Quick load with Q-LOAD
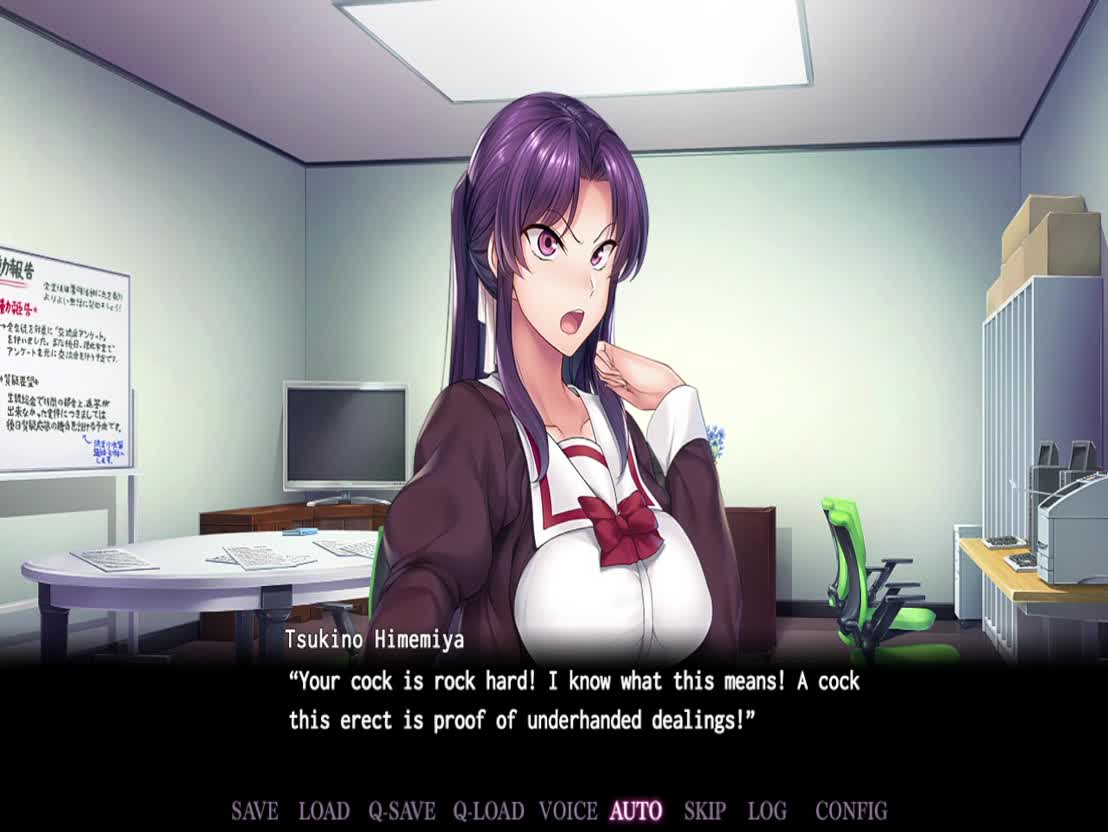The image size is (1108, 832). [x=489, y=811]
